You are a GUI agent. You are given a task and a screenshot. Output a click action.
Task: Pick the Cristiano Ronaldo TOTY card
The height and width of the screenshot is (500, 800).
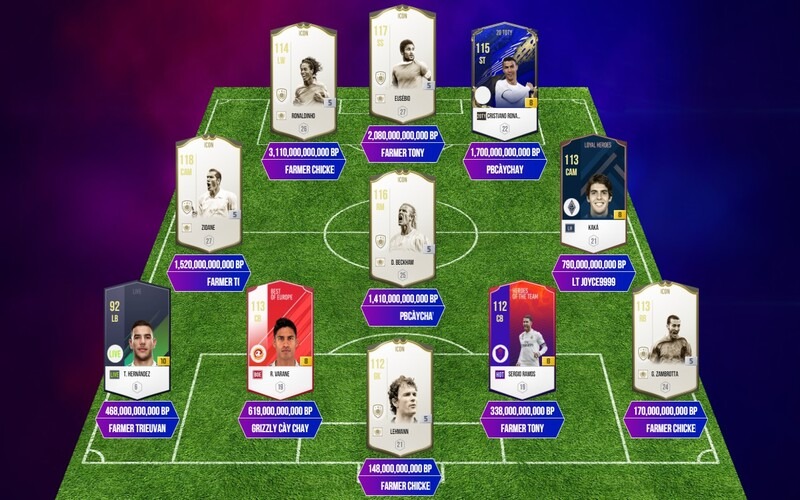click(505, 81)
